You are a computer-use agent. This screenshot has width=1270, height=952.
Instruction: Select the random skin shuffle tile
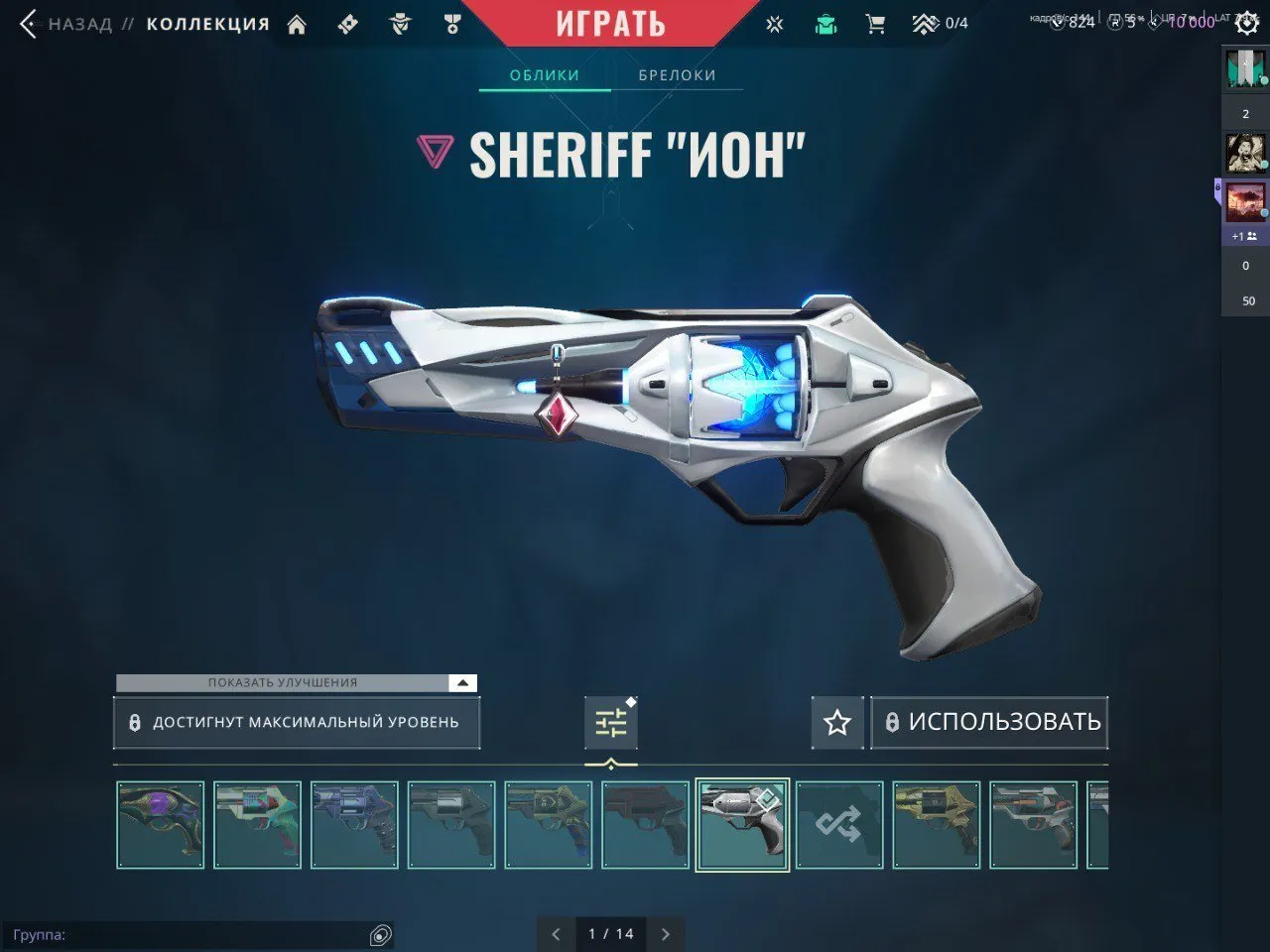839,824
